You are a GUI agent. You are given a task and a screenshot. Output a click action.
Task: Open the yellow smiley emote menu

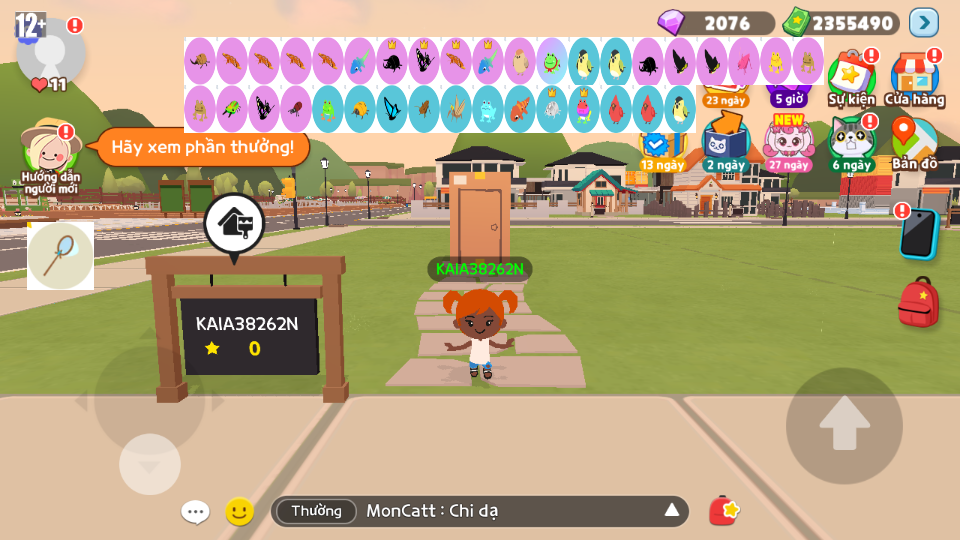239,512
